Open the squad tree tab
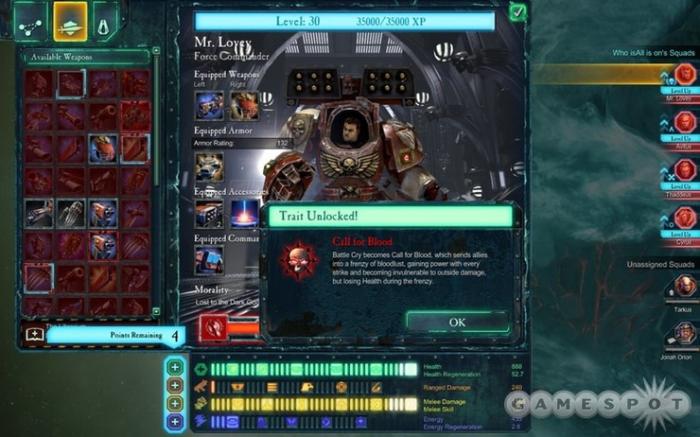Viewport: 700px width, 437px height. point(29,20)
